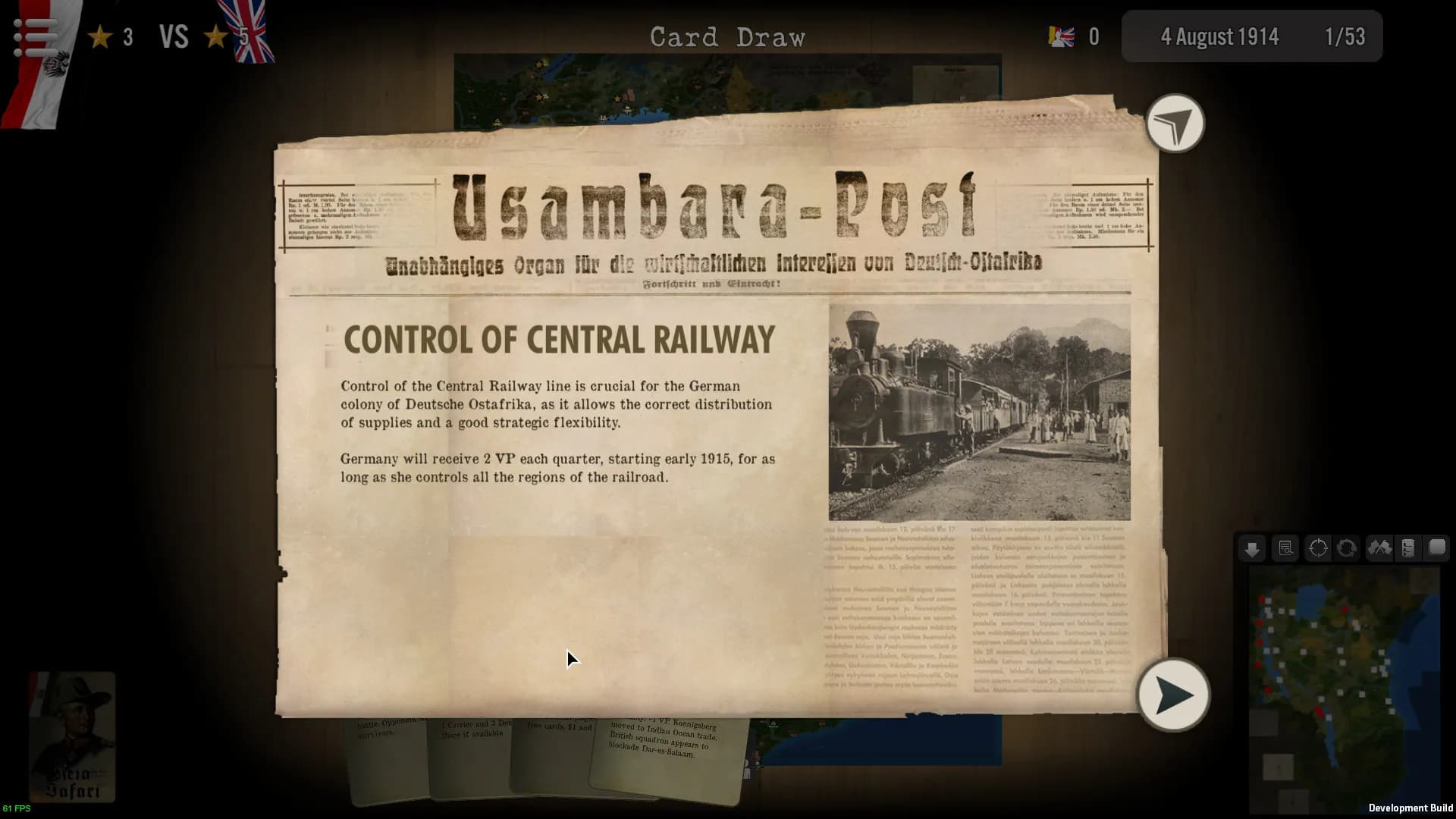Viewport: 1456px width, 819px height.
Task: Open the date display reading 4 August 1914
Action: pyautogui.click(x=1221, y=36)
